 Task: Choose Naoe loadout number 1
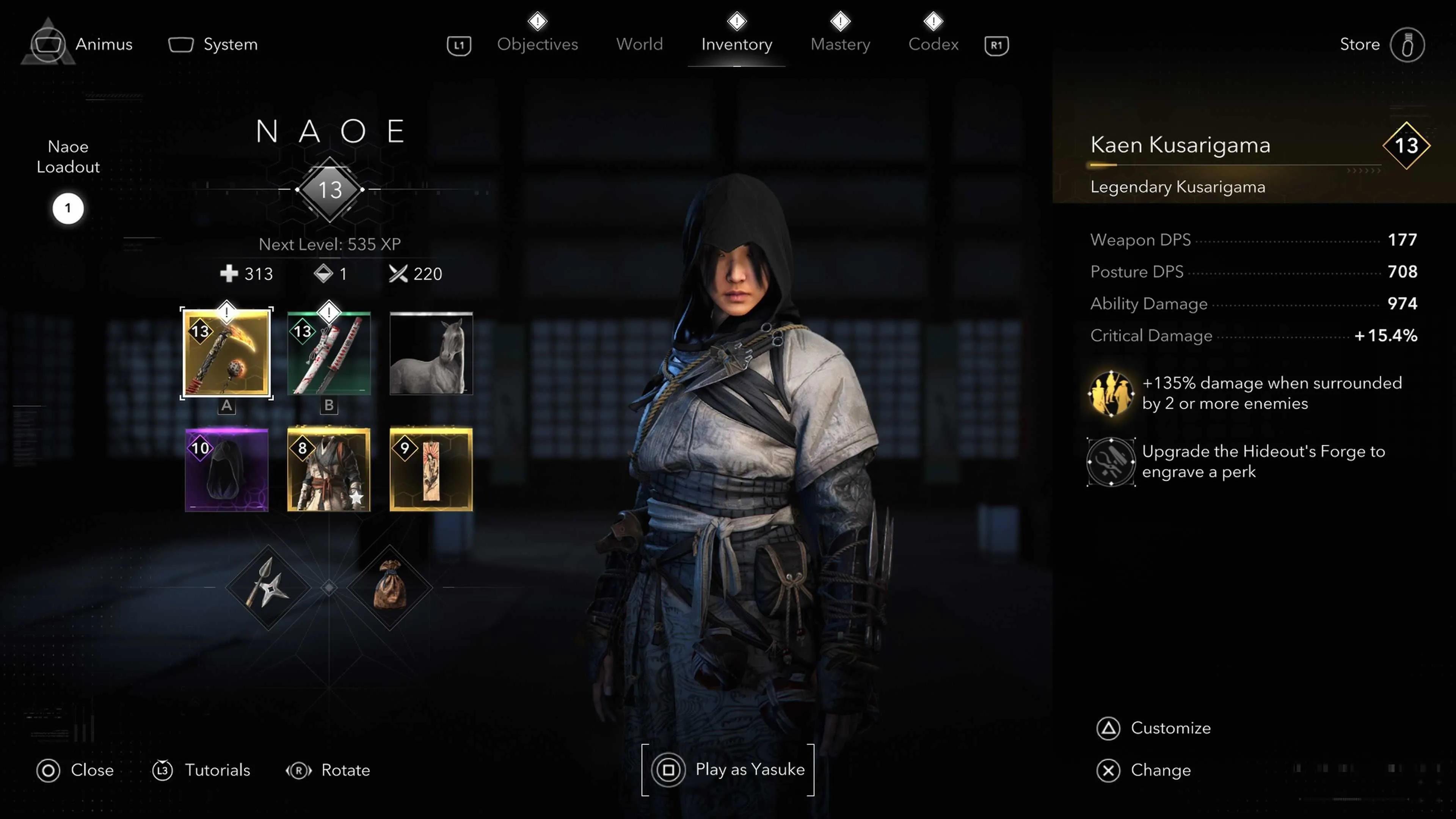pos(68,209)
